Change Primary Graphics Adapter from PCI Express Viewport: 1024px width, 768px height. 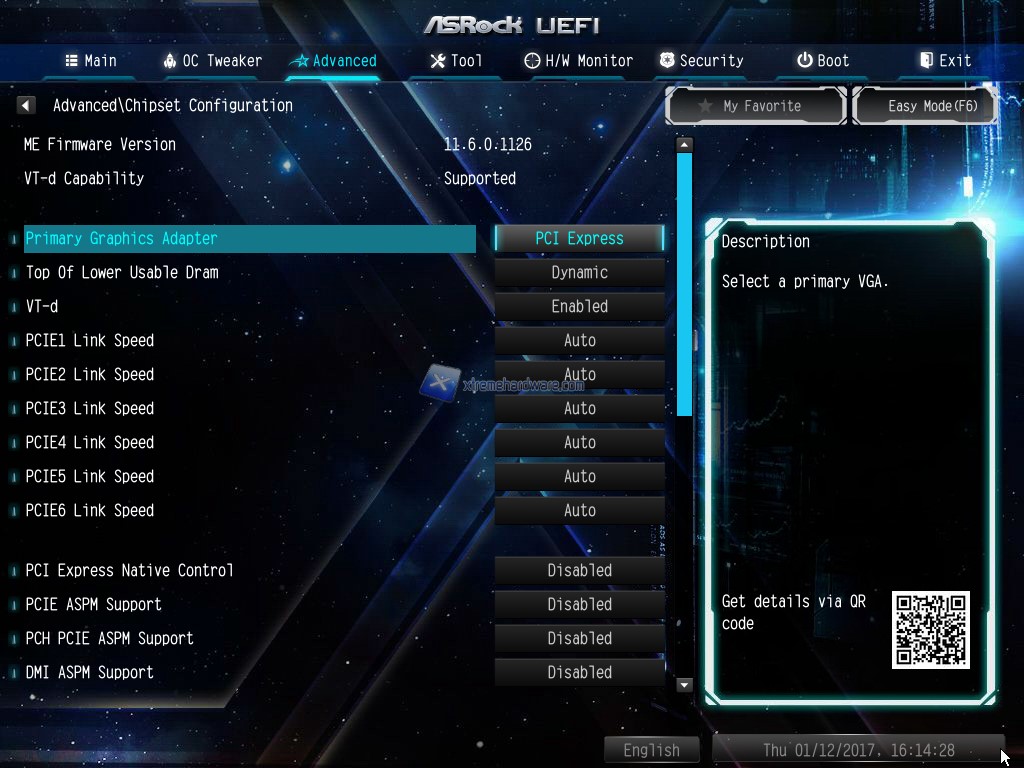click(579, 238)
